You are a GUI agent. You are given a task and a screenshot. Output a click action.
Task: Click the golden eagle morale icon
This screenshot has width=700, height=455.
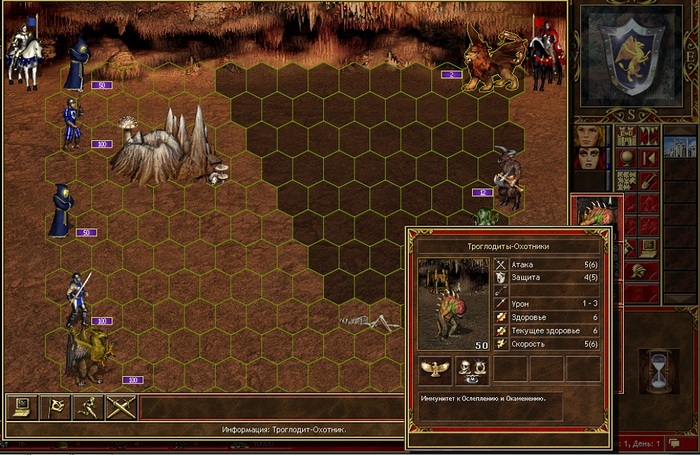(433, 370)
